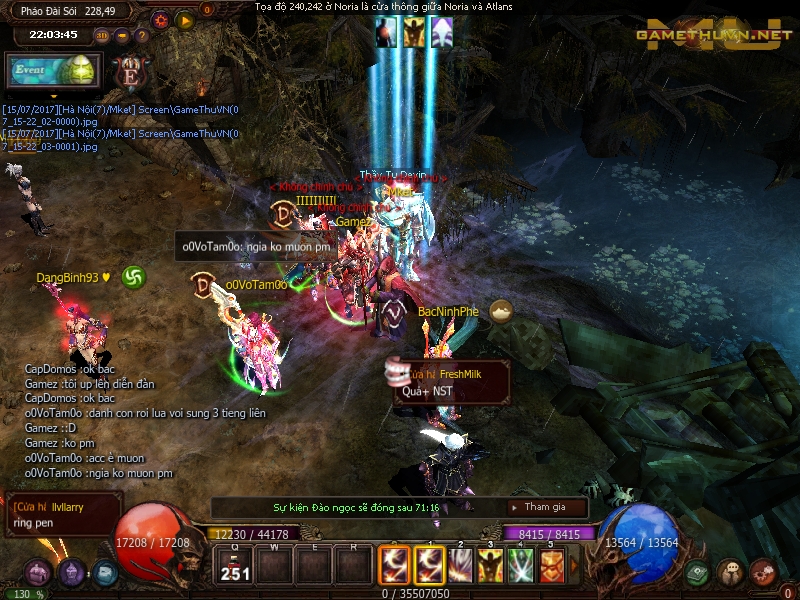Click the blue icon beside the helmet

104,573
